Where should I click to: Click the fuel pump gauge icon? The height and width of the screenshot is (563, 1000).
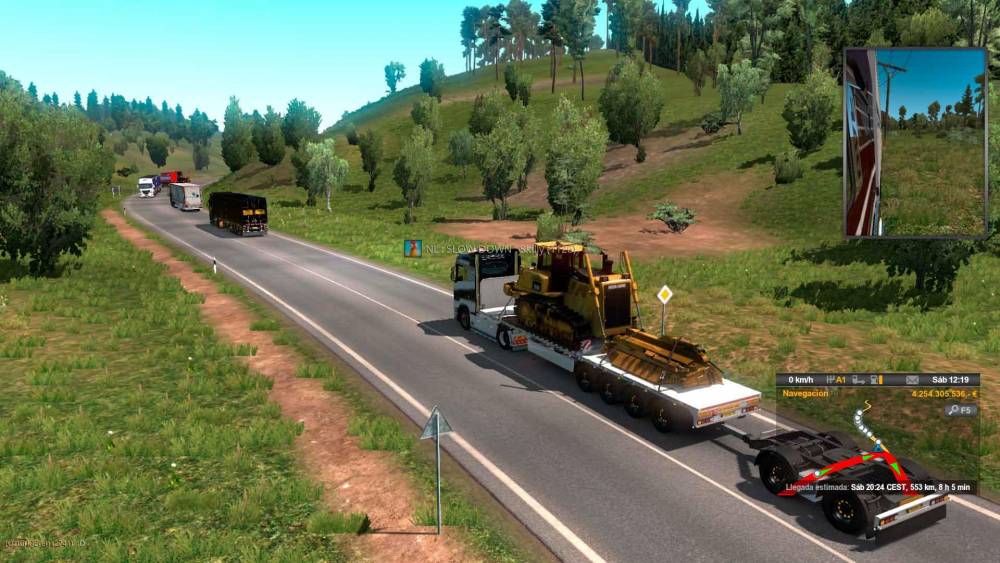(x=875, y=380)
